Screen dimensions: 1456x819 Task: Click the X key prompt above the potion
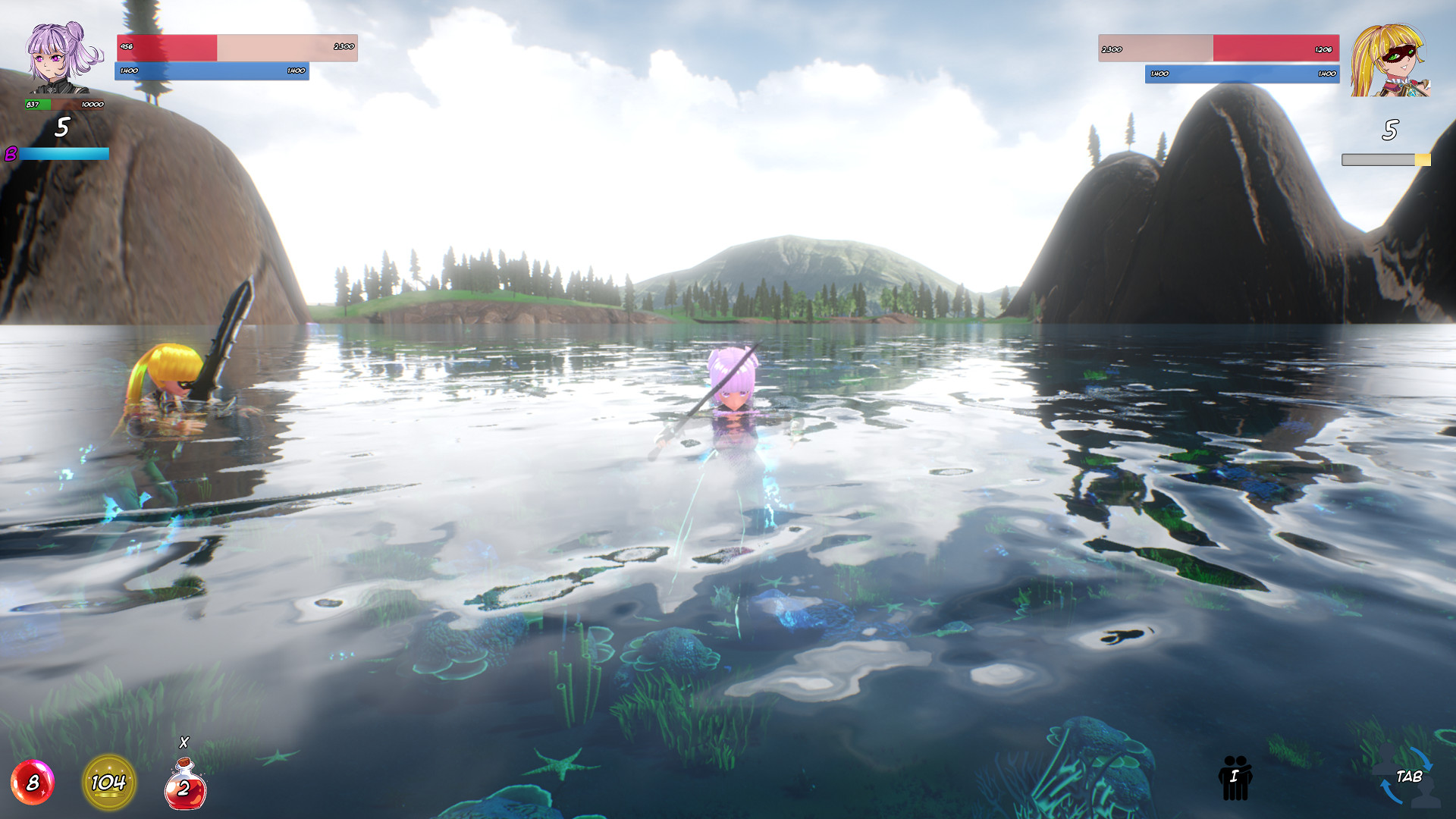click(x=184, y=742)
